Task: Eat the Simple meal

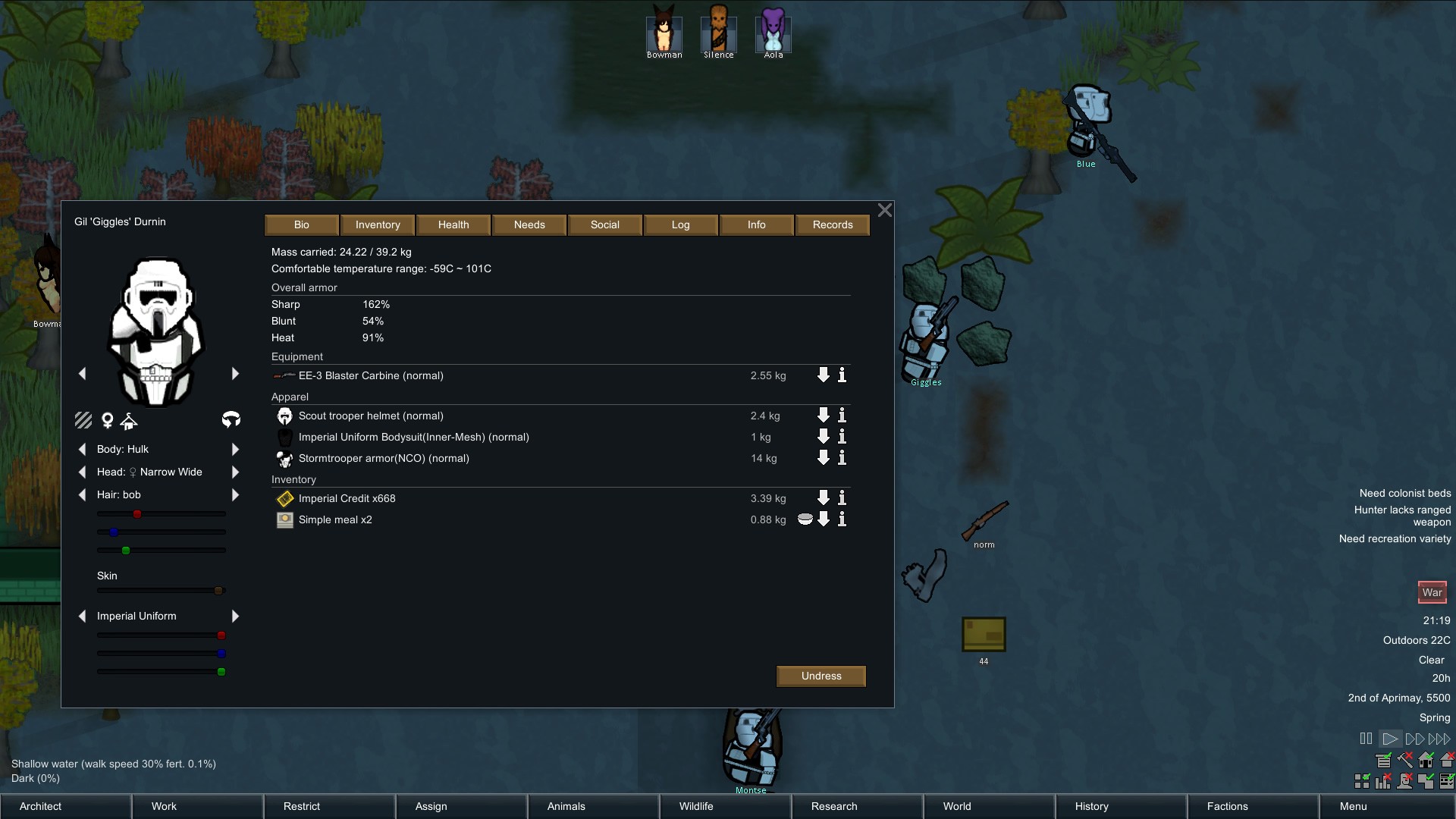Action: [x=805, y=519]
